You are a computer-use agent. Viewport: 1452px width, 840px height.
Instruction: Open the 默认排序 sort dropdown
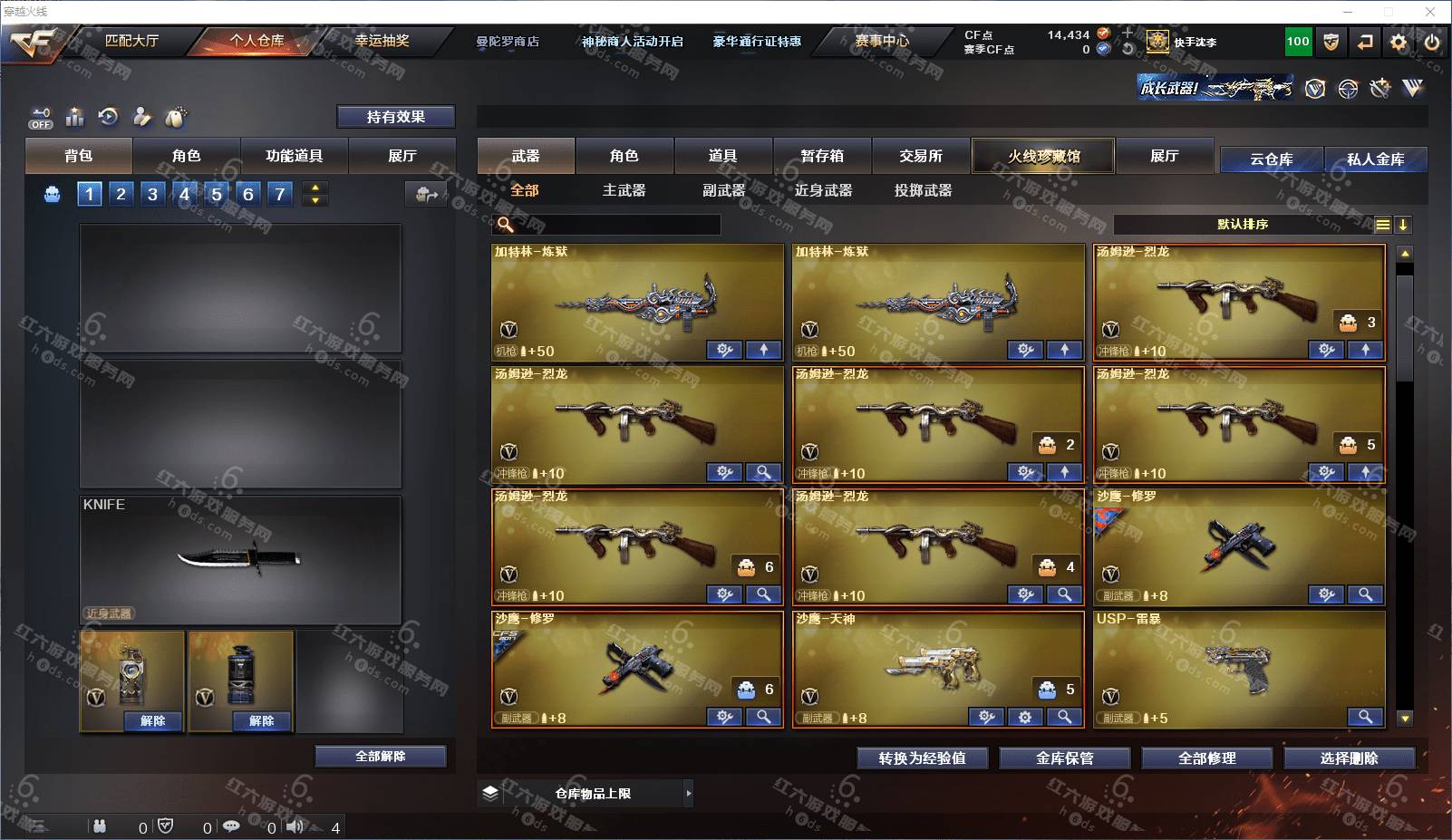click(x=1243, y=225)
